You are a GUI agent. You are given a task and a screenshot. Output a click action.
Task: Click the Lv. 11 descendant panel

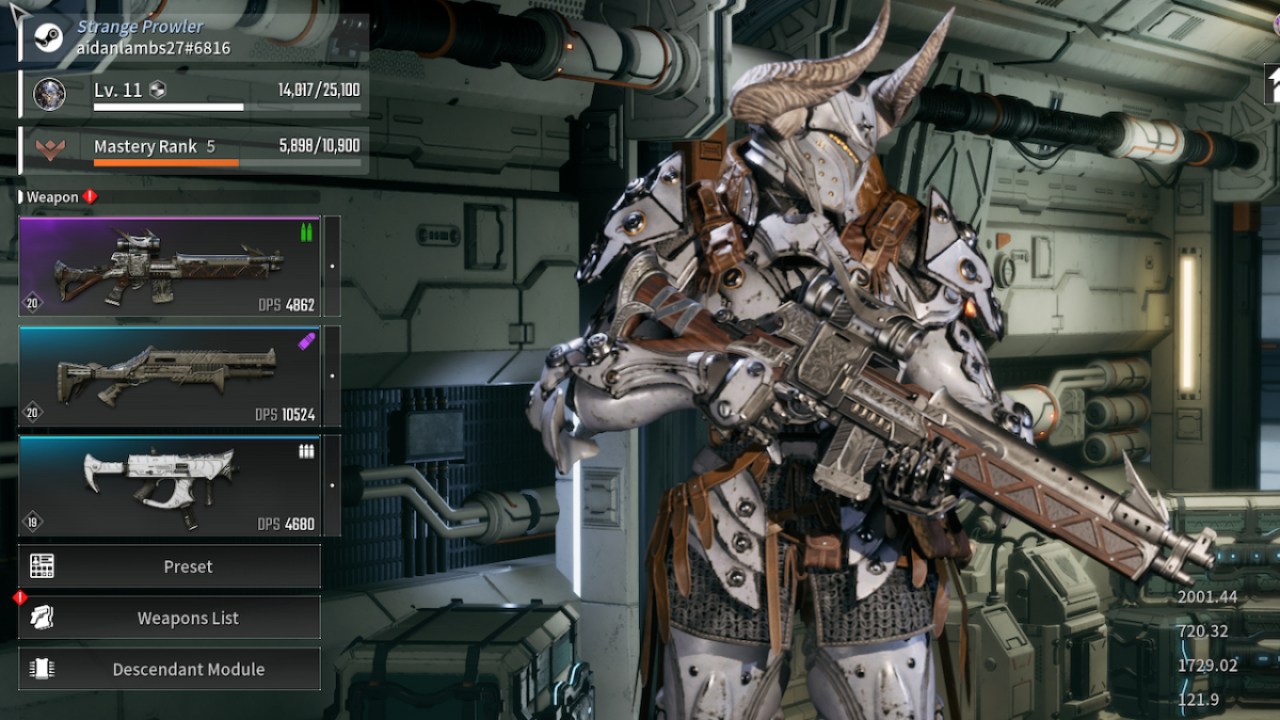[x=194, y=94]
